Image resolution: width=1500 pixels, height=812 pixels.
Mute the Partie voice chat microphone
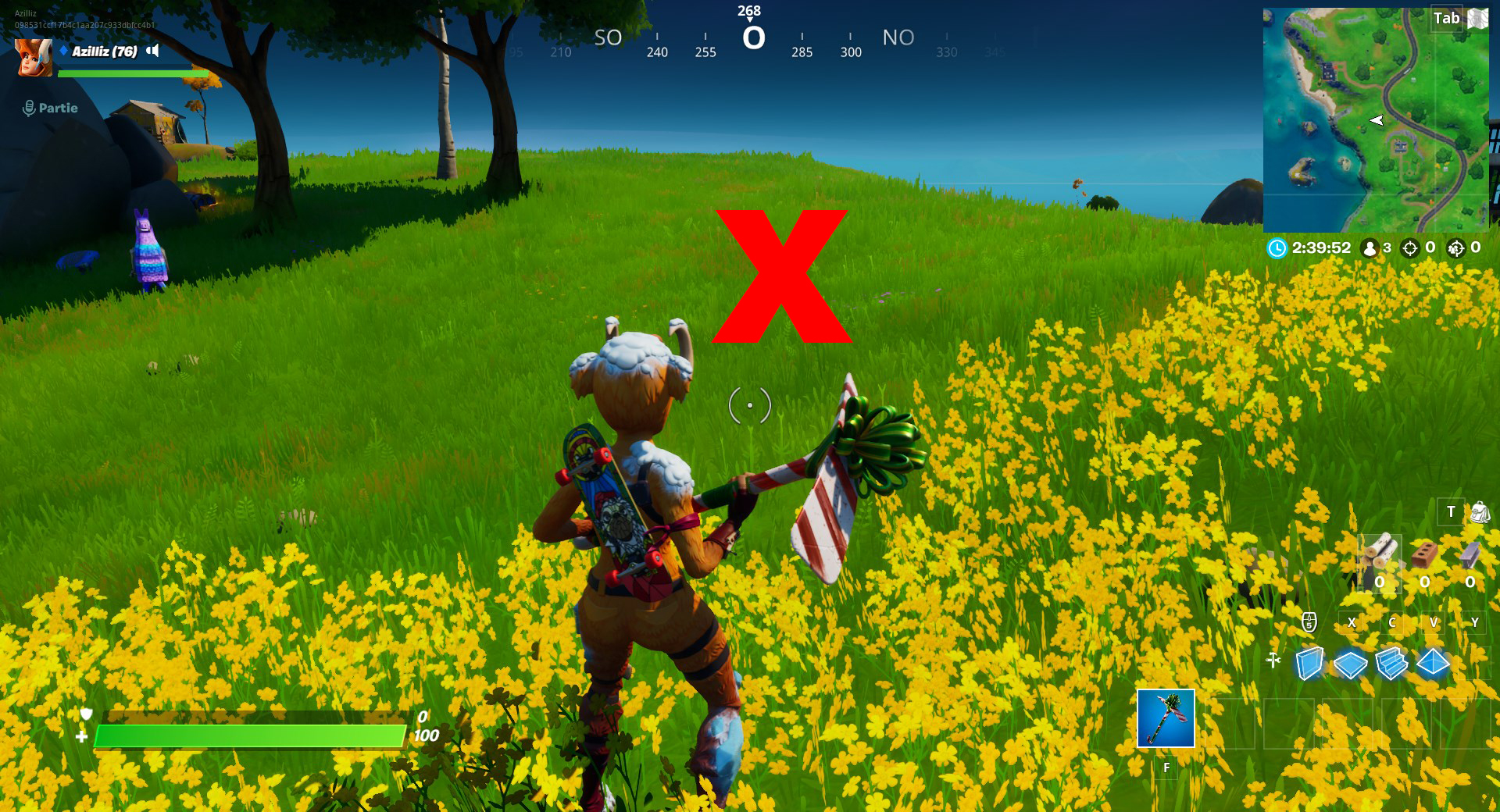pos(30,107)
